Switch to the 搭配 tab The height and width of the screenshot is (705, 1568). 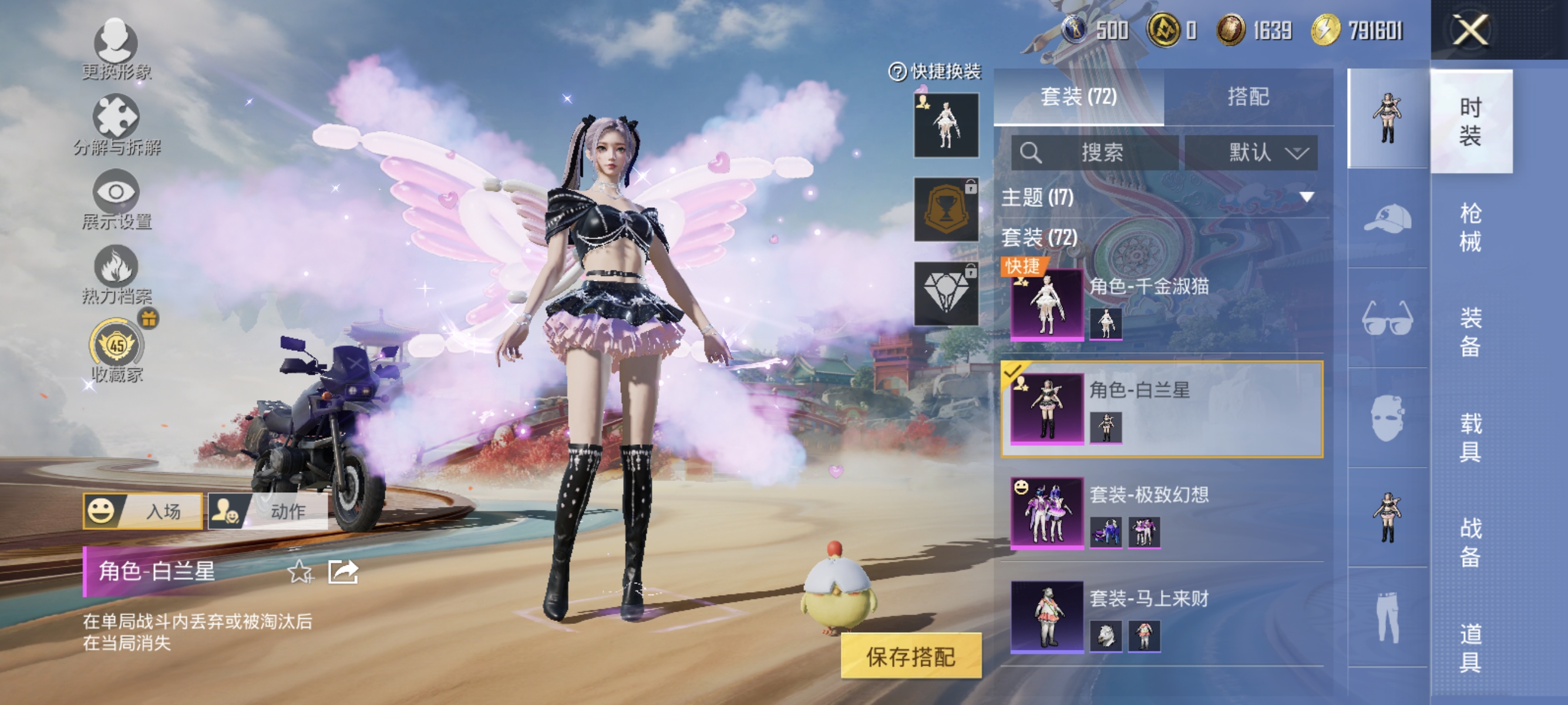click(1248, 97)
